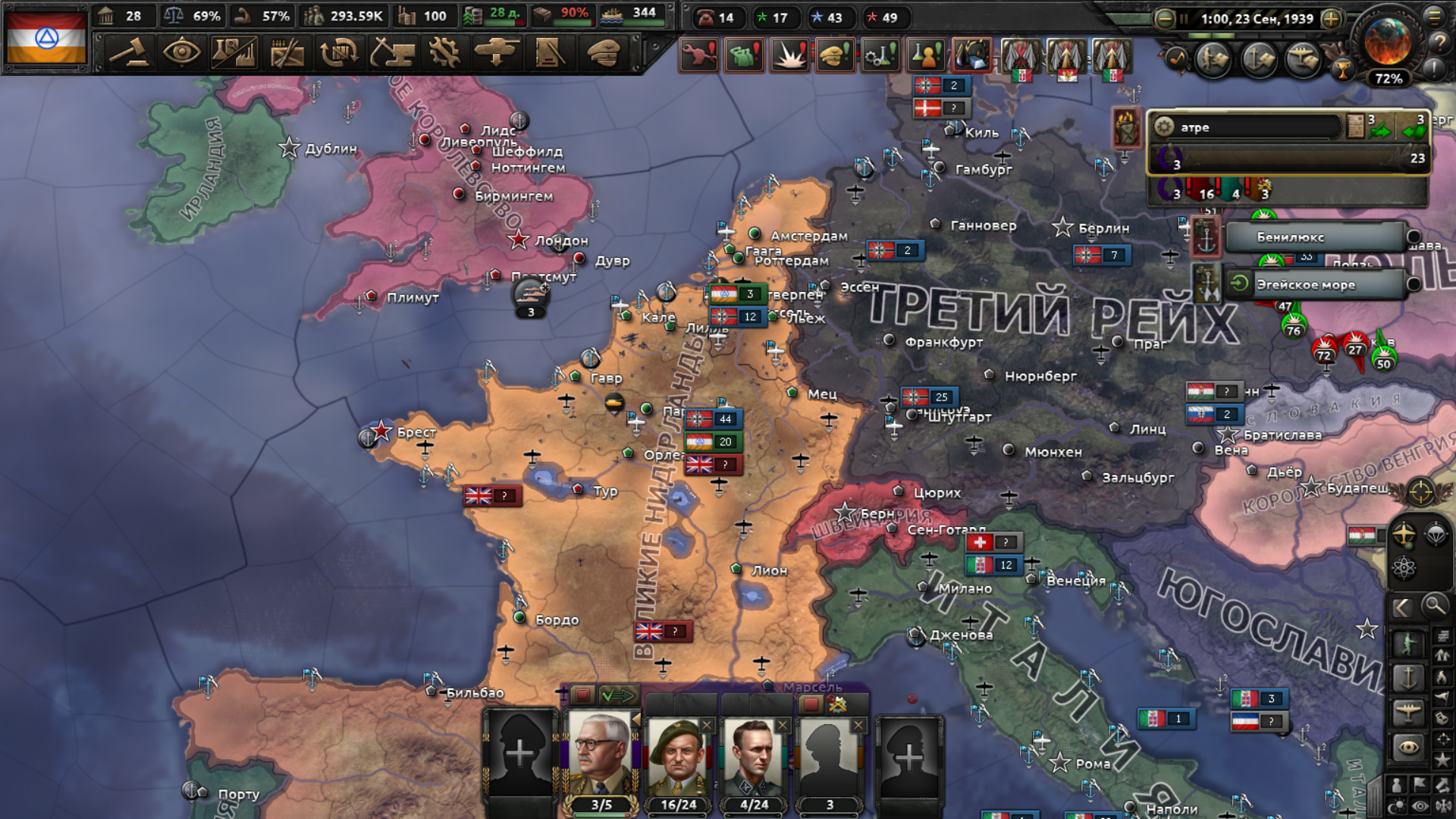
Task: Open the country flag politics view
Action: click(46, 37)
